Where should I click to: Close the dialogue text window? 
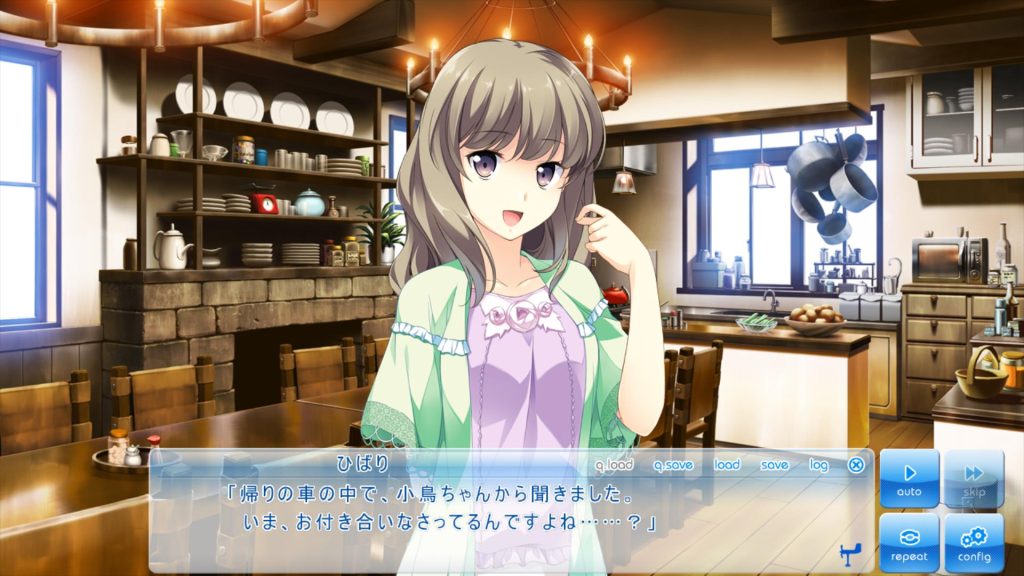[856, 464]
